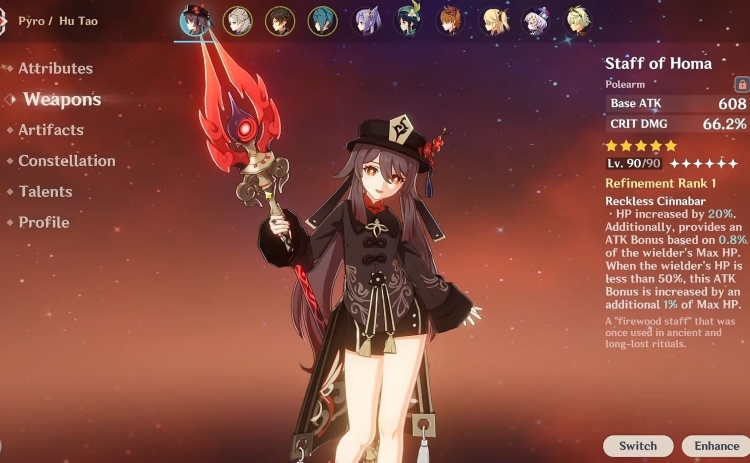Toggle the weapon lock icon
The image size is (750, 463).
pos(741,85)
